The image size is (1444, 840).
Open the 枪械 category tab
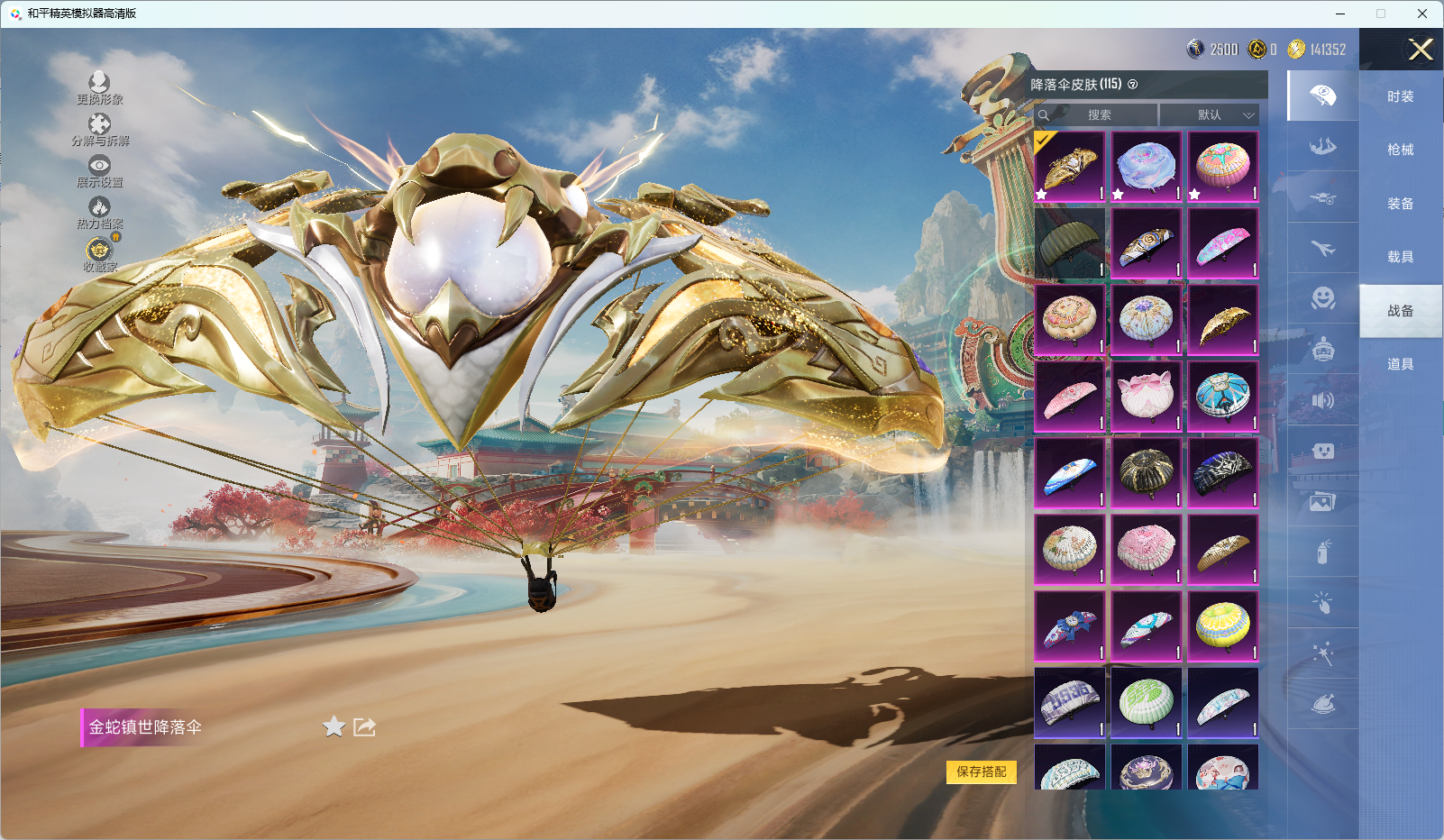click(1400, 150)
